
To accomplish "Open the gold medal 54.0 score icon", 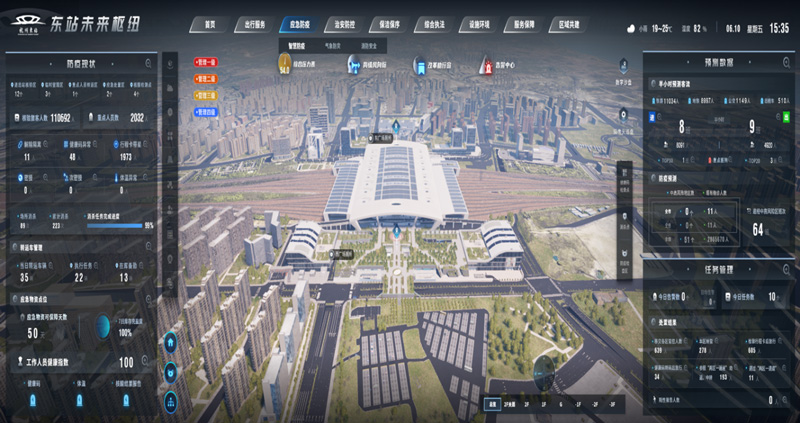I will point(284,64).
